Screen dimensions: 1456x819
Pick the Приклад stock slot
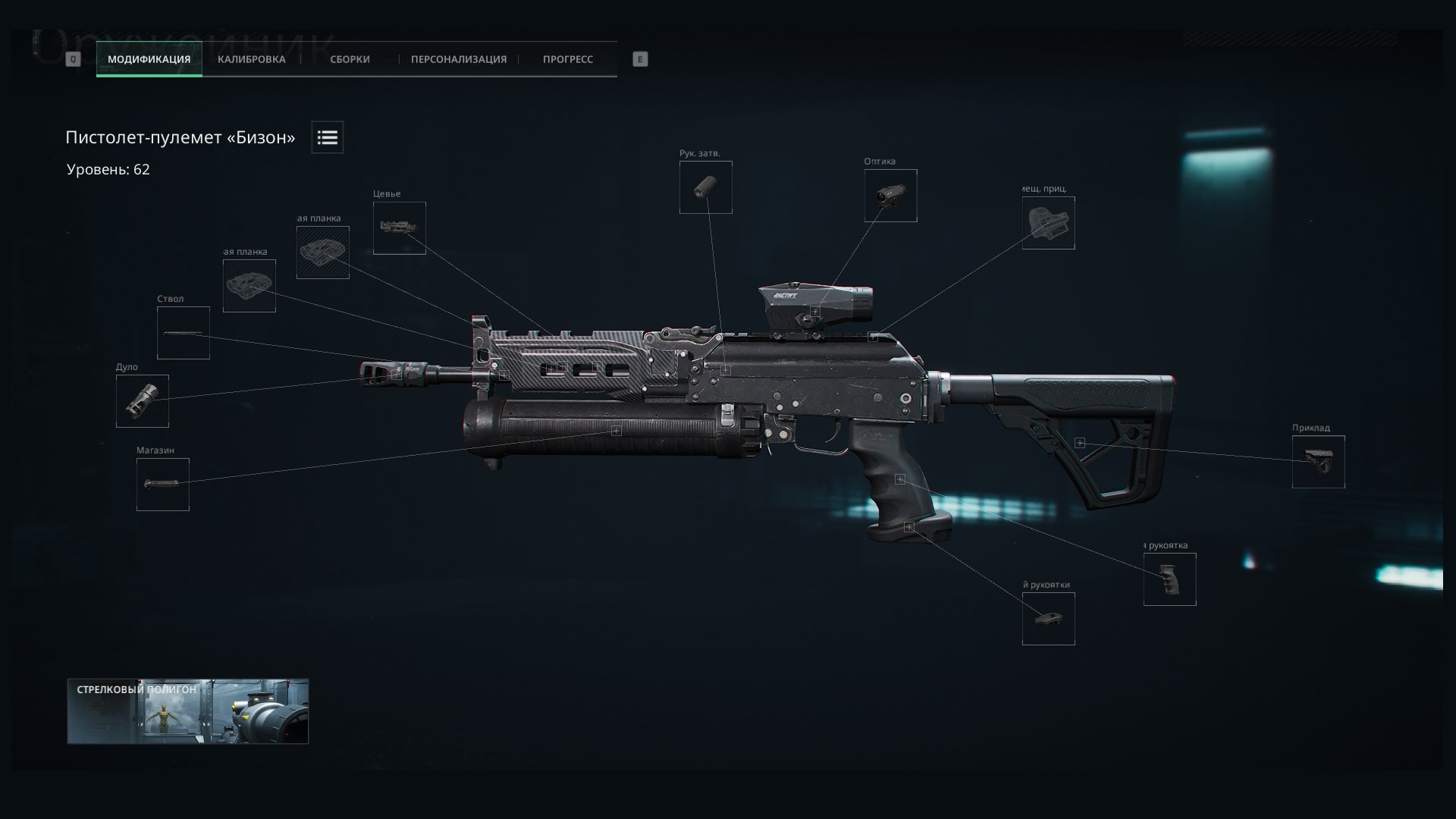click(x=1319, y=462)
